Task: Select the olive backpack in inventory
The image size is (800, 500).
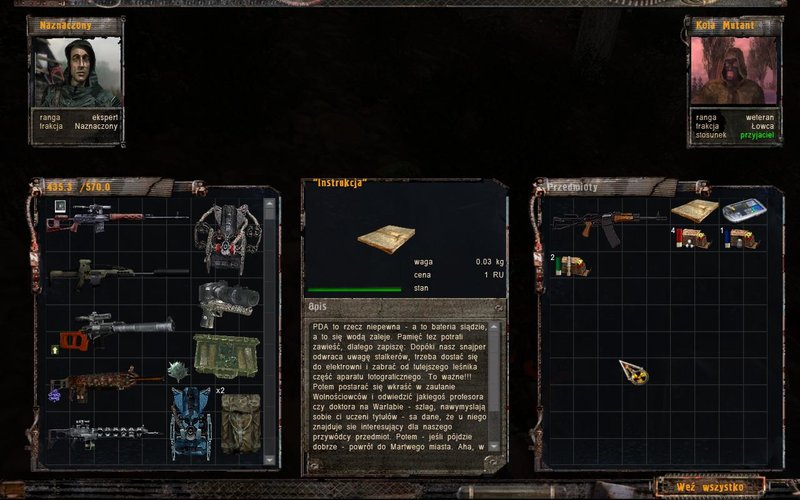Action: [240, 421]
